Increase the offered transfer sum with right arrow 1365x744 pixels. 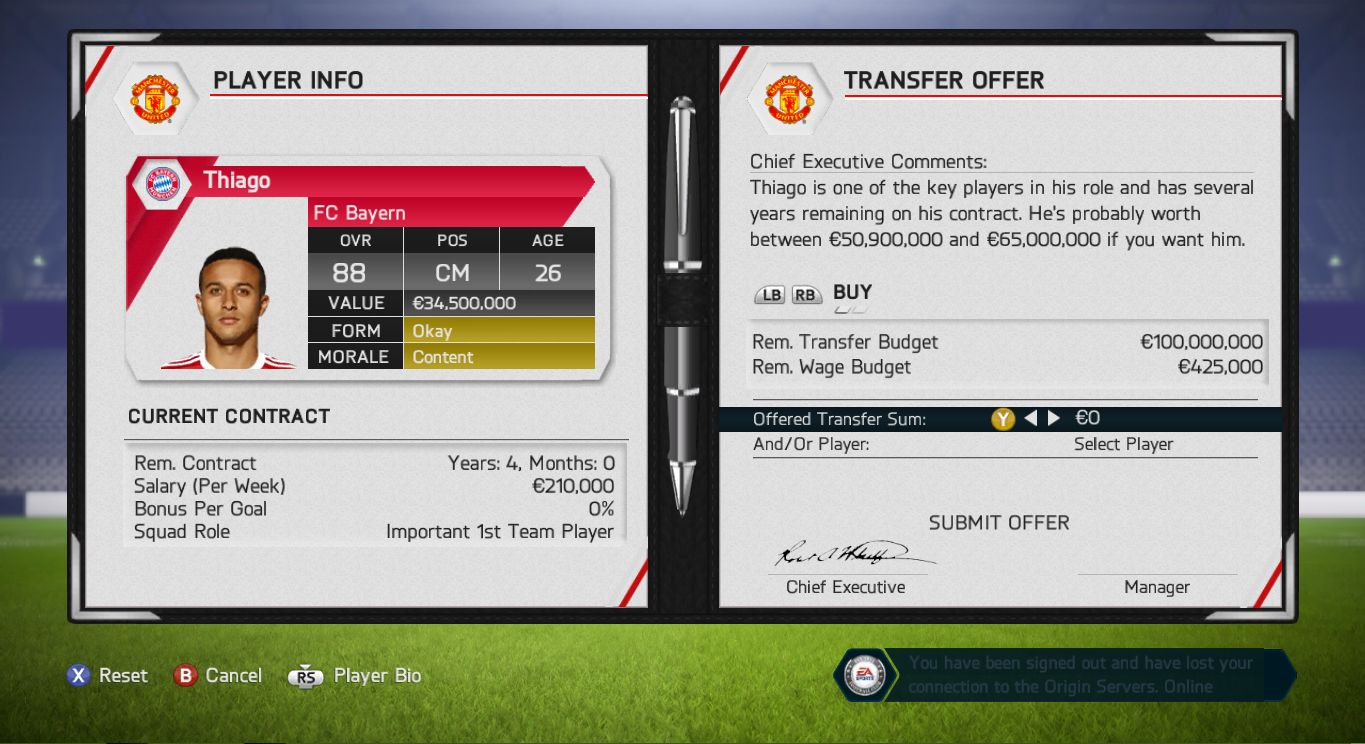pos(1054,419)
